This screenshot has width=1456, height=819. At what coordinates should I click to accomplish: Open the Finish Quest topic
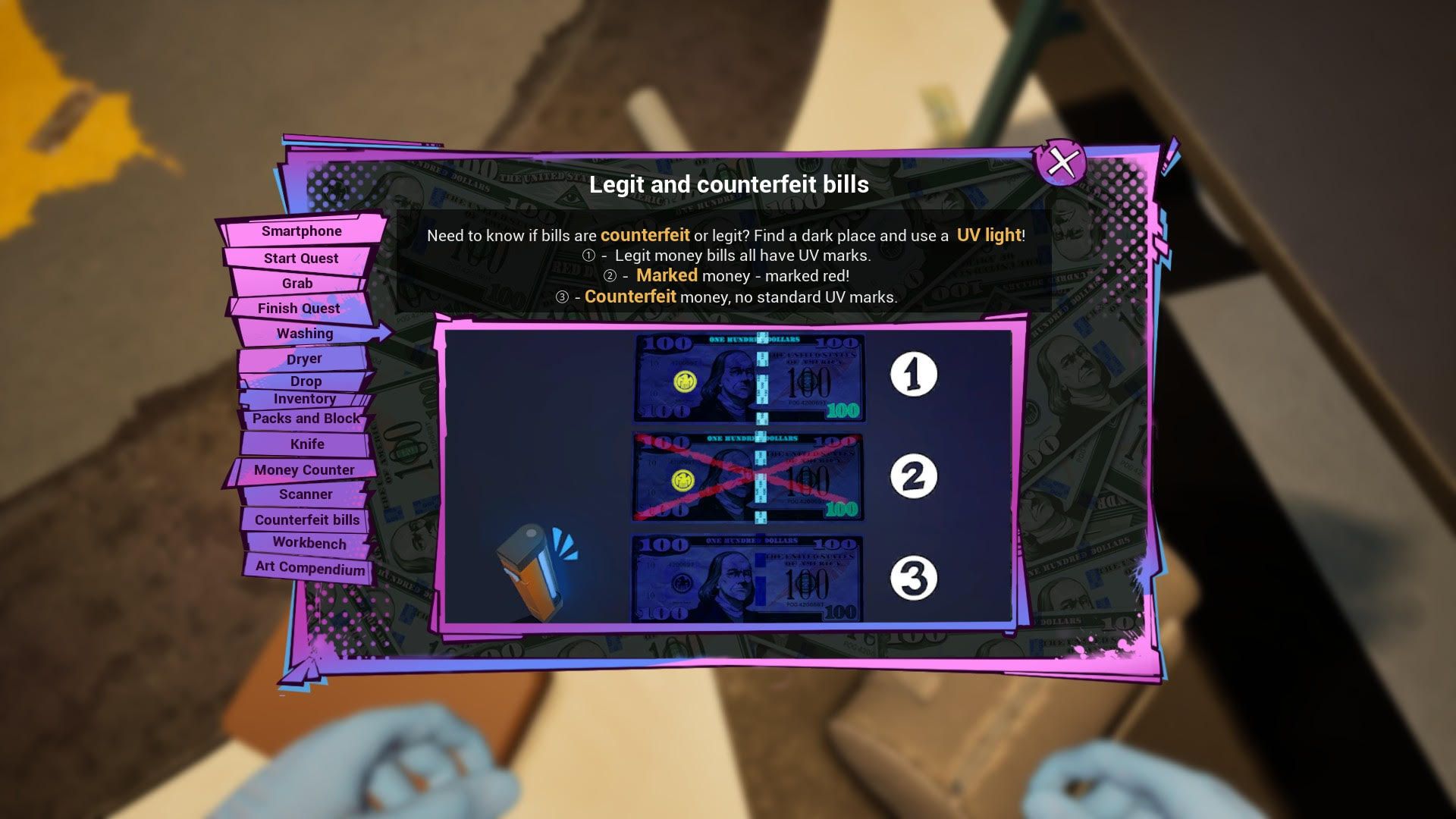298,308
